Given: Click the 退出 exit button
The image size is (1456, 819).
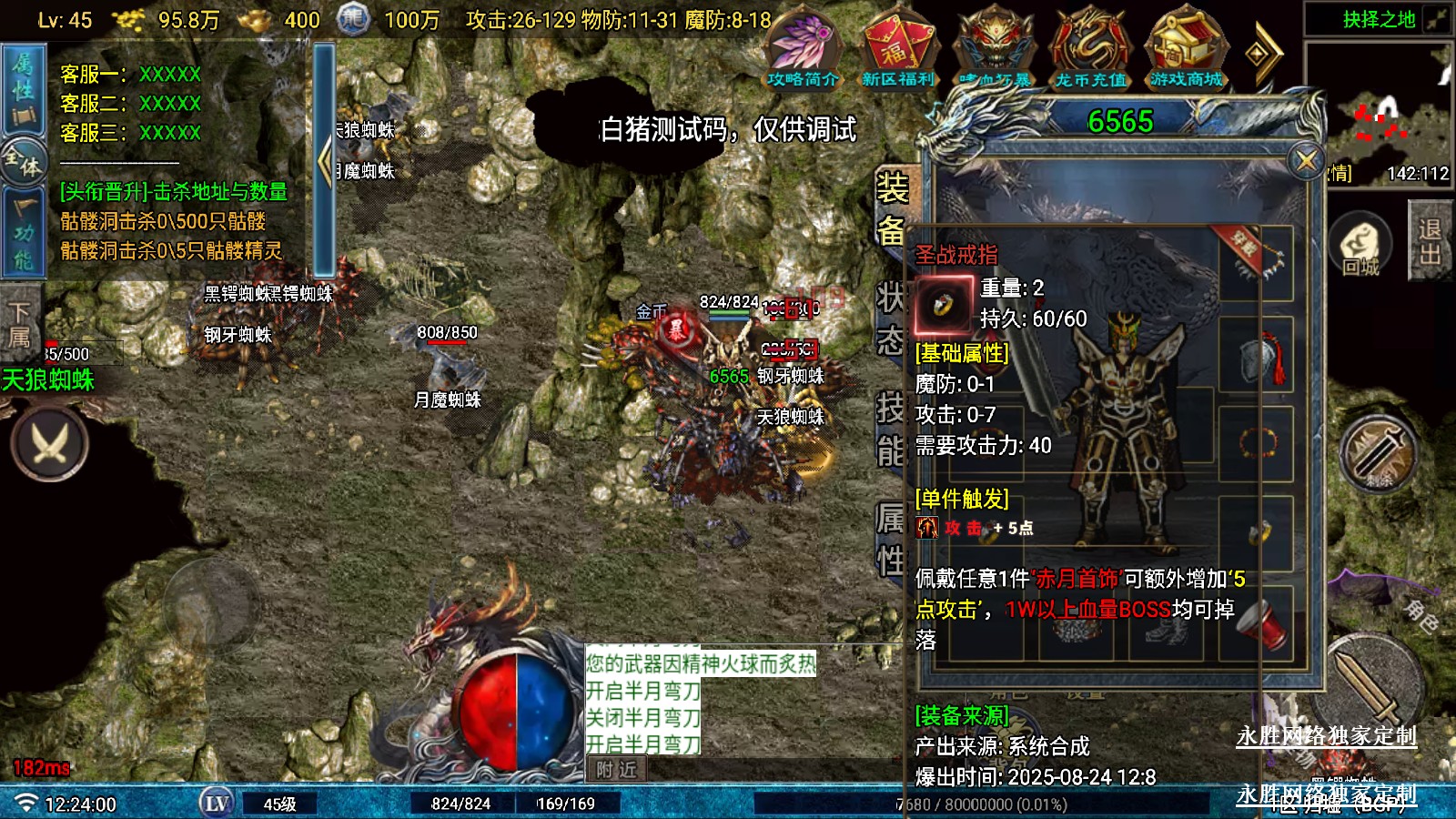Looking at the screenshot, I should pos(1429,241).
